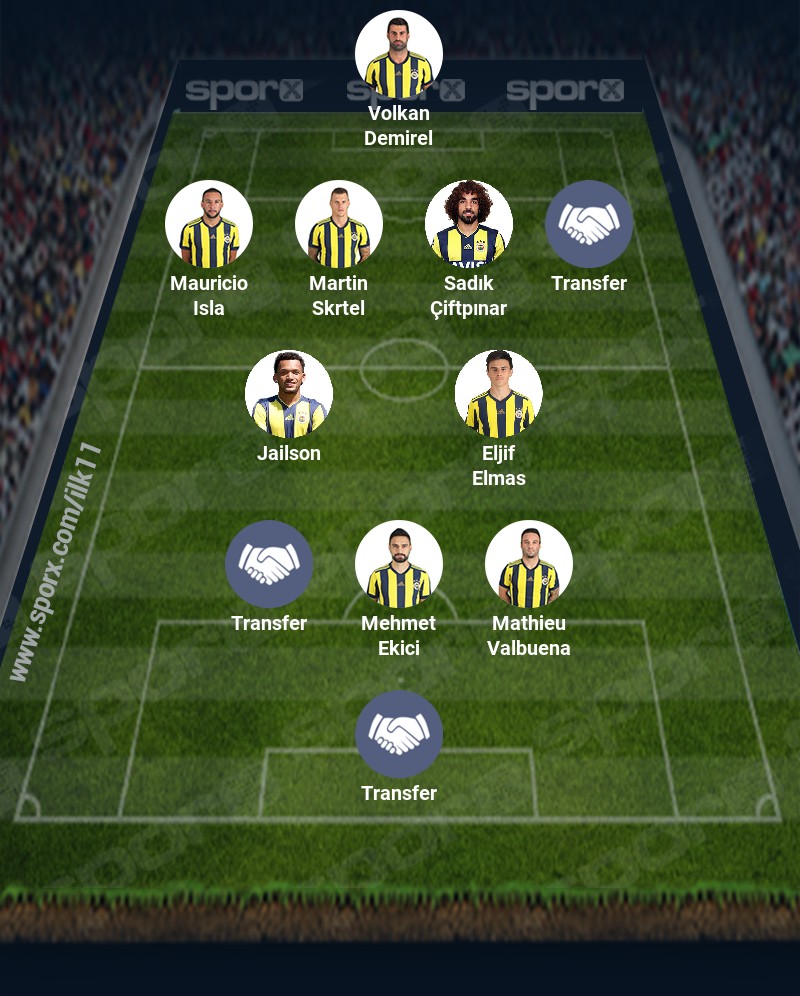Select goalkeeper Volkan Demirel's portrait
The height and width of the screenshot is (996, 800).
(399, 55)
